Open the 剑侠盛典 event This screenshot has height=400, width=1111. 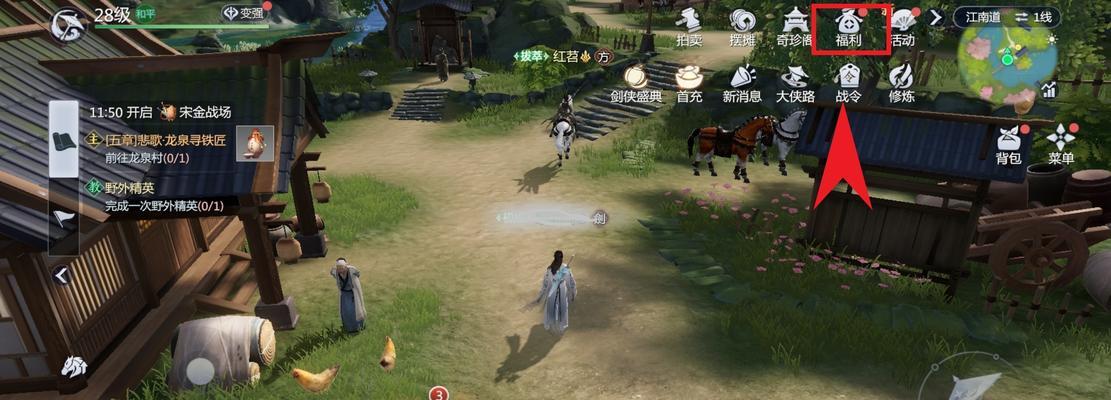(x=634, y=83)
